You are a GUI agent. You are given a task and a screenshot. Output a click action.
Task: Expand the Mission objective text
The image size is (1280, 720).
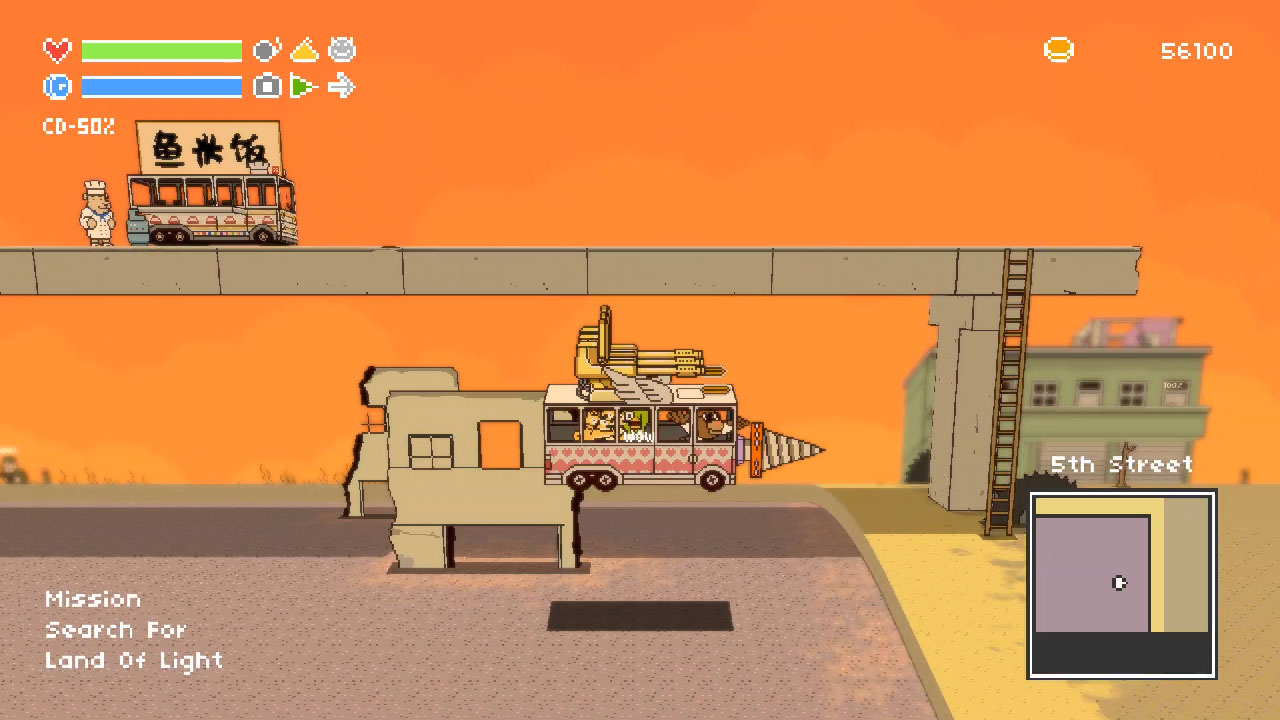click(93, 599)
